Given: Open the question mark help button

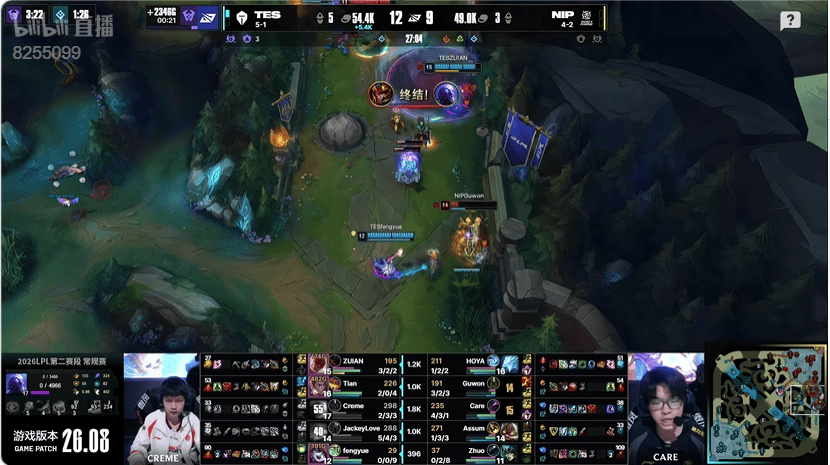Looking at the screenshot, I should click(790, 21).
